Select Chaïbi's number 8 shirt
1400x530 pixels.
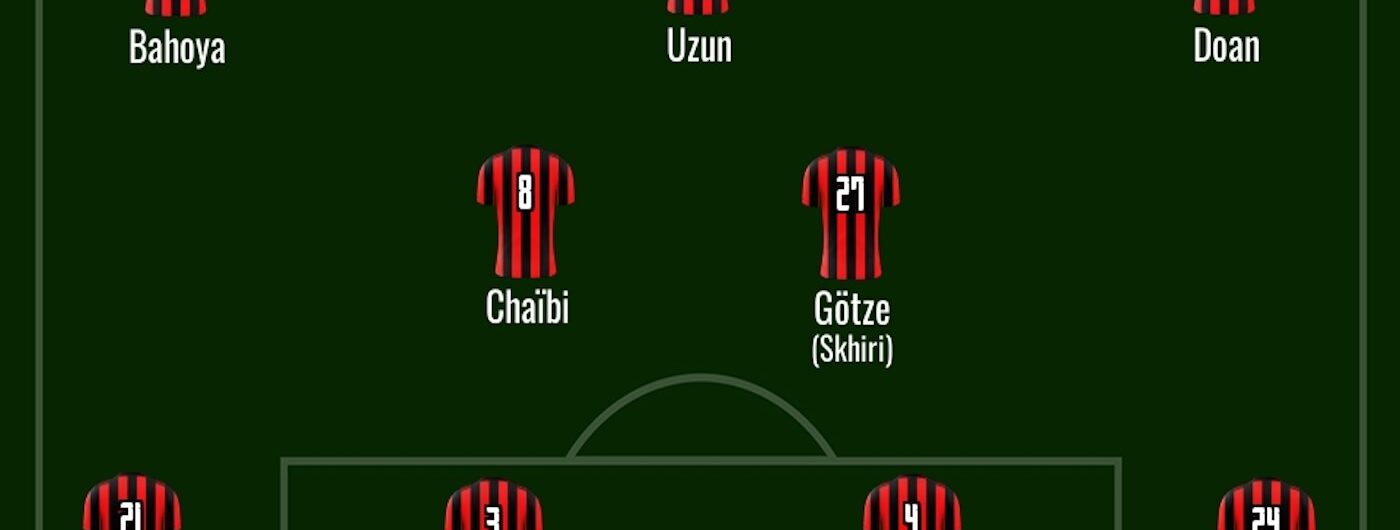pyautogui.click(x=525, y=212)
